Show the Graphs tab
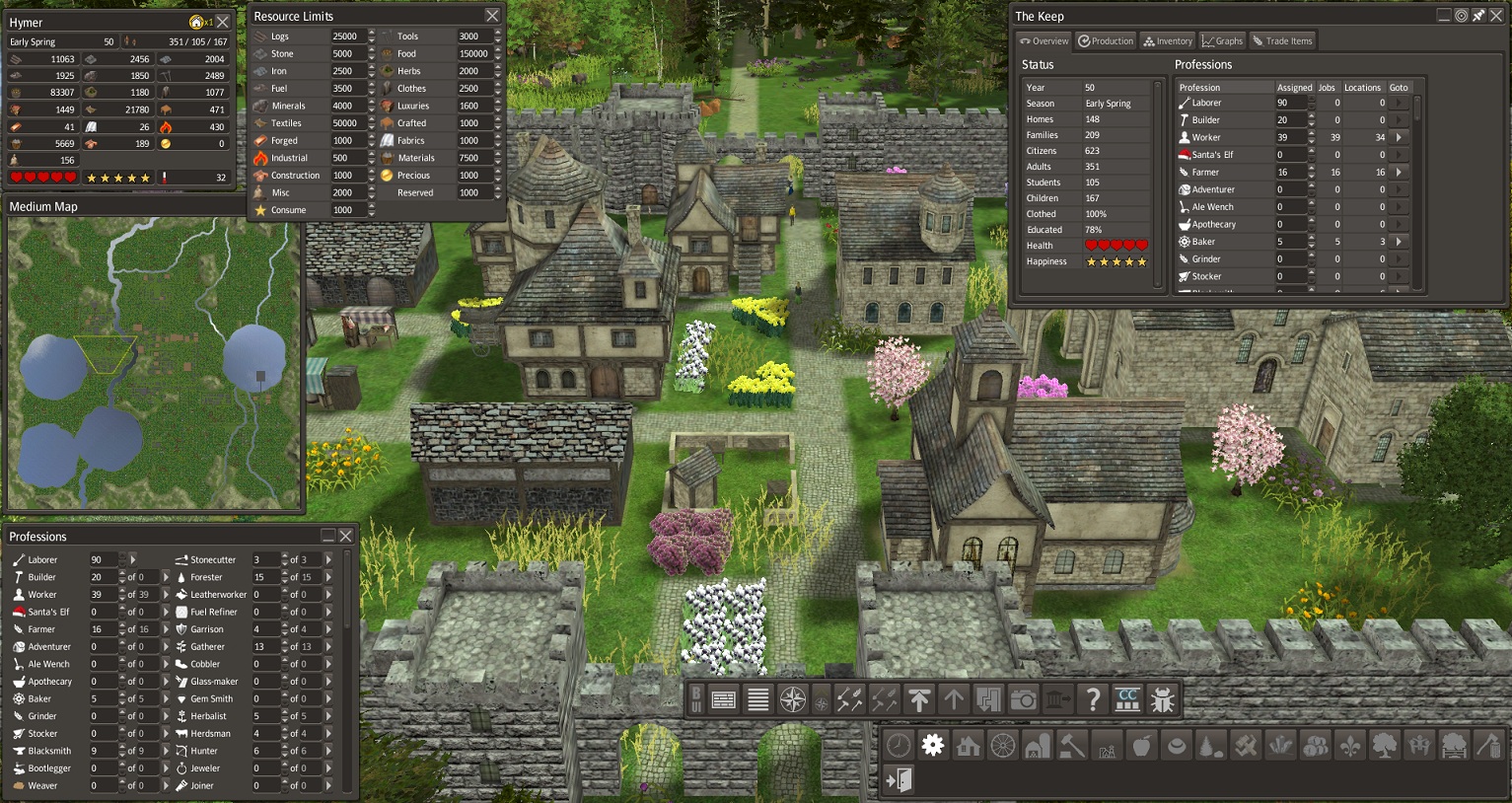Screen dimensions: 1512x803 coord(1222,41)
